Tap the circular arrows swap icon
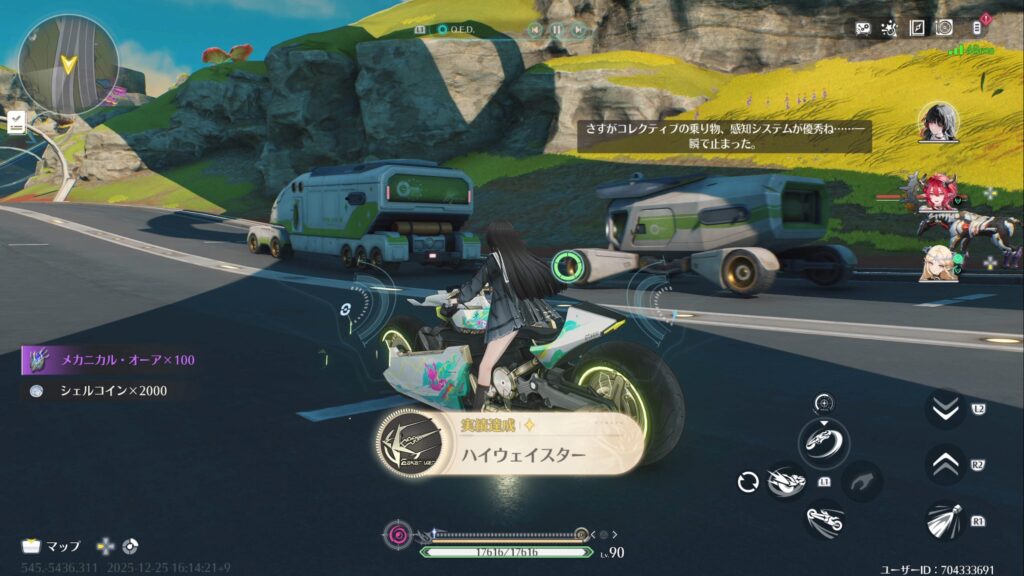The height and width of the screenshot is (576, 1024). click(747, 482)
